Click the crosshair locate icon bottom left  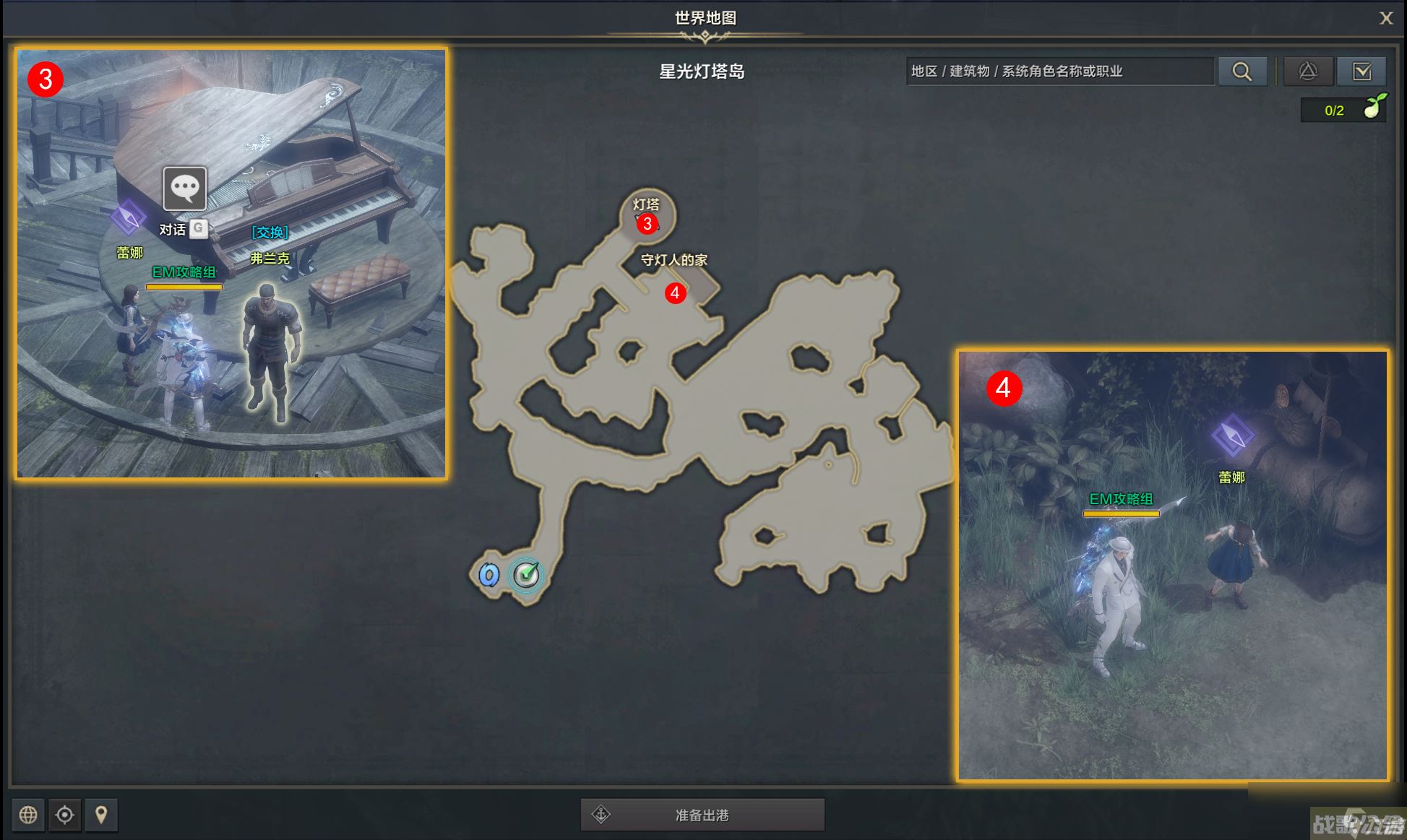click(65, 815)
